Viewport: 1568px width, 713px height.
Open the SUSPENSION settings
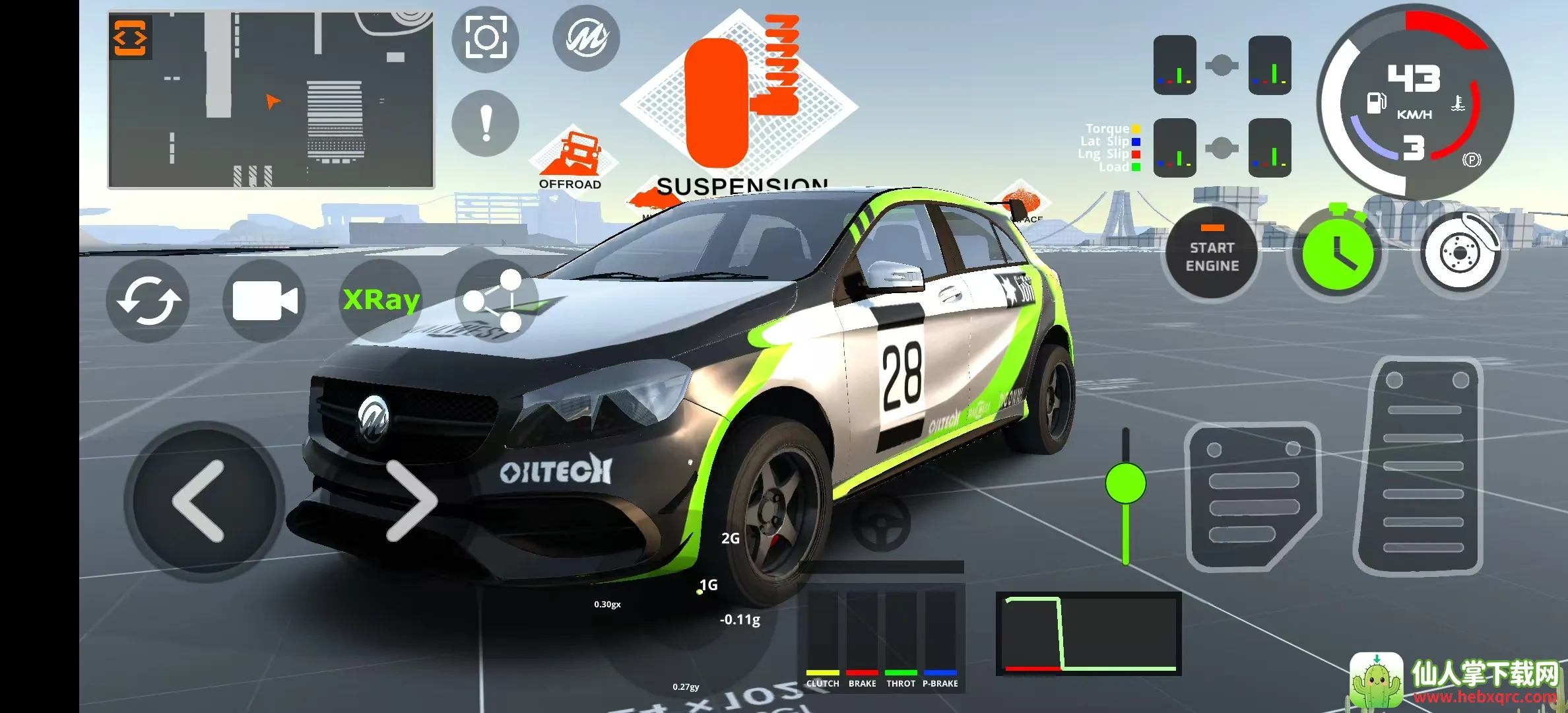[x=740, y=106]
